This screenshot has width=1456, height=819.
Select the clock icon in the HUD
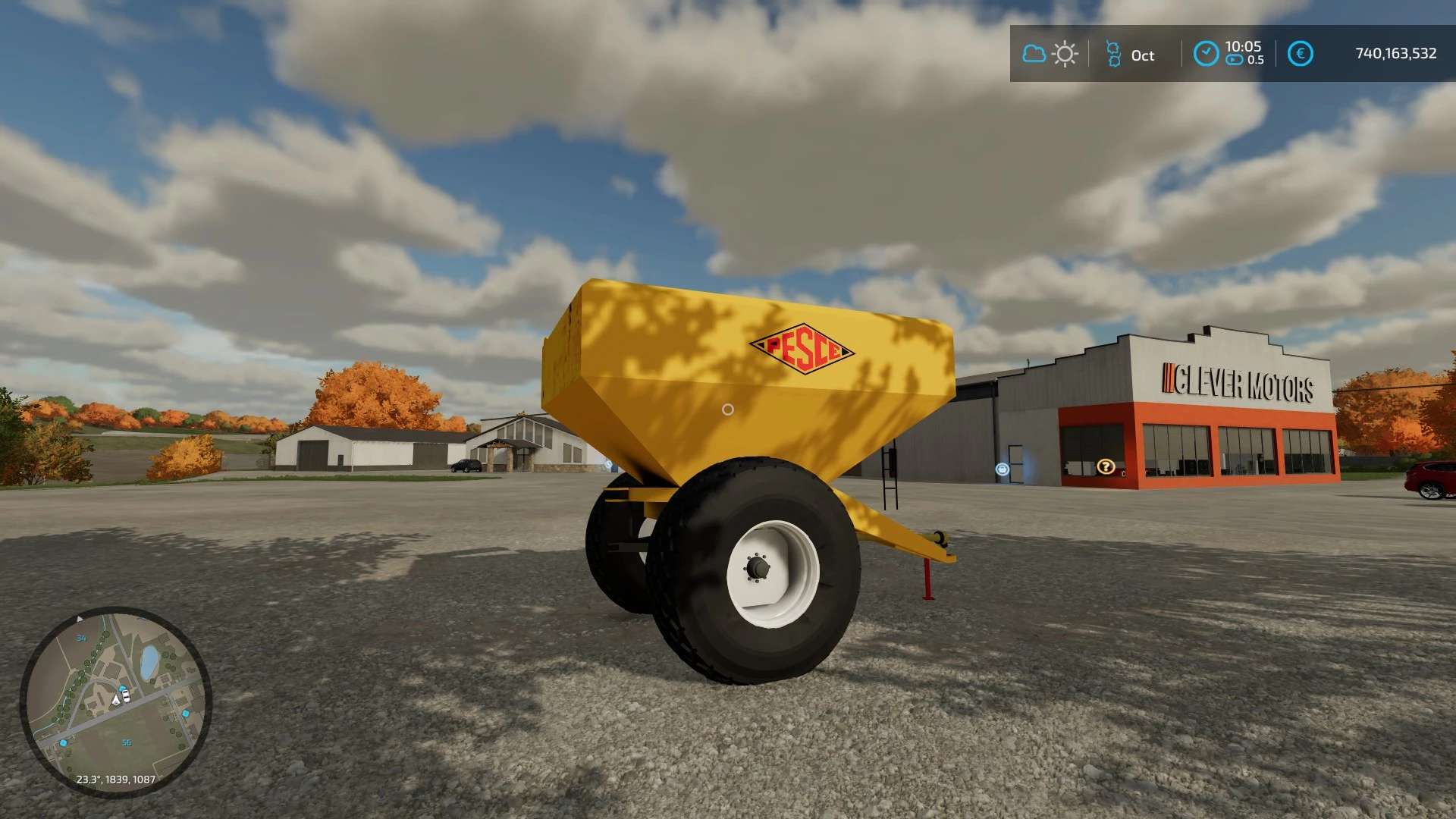tap(1206, 54)
